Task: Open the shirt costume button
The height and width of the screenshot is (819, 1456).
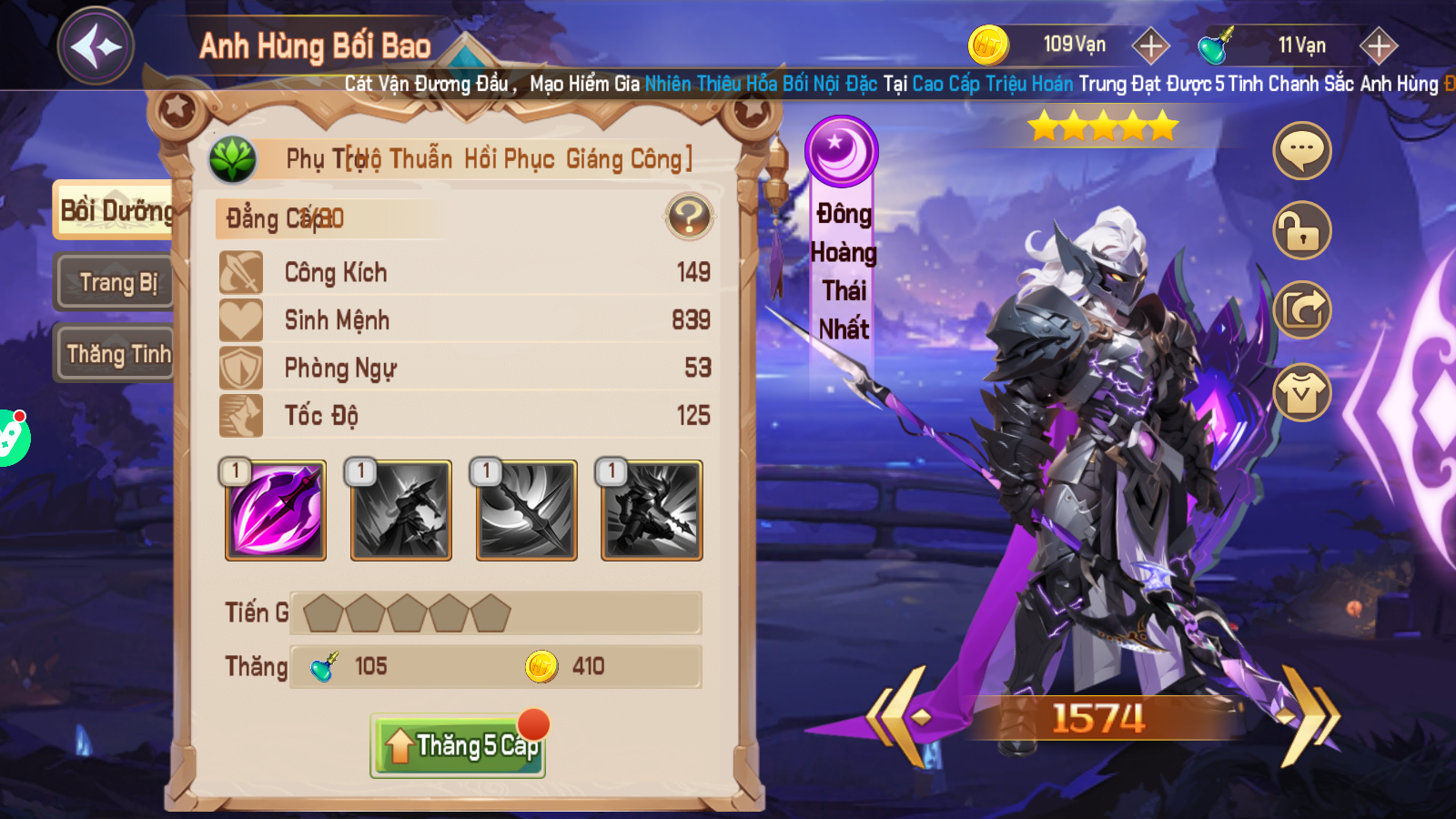Action: (1301, 392)
